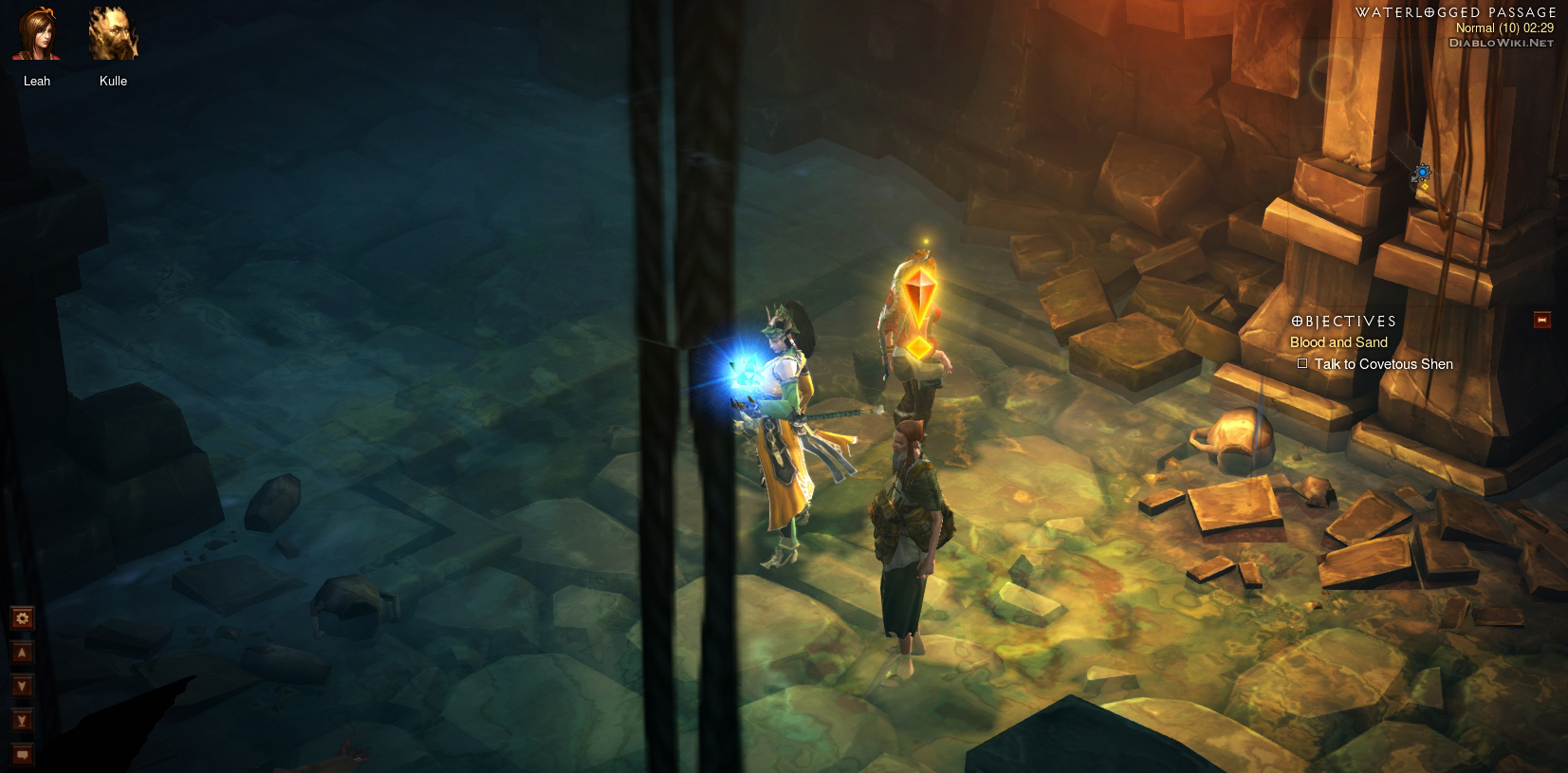Open chat options with the gear icon
Viewport: 1568px width, 773px height.
point(22,618)
